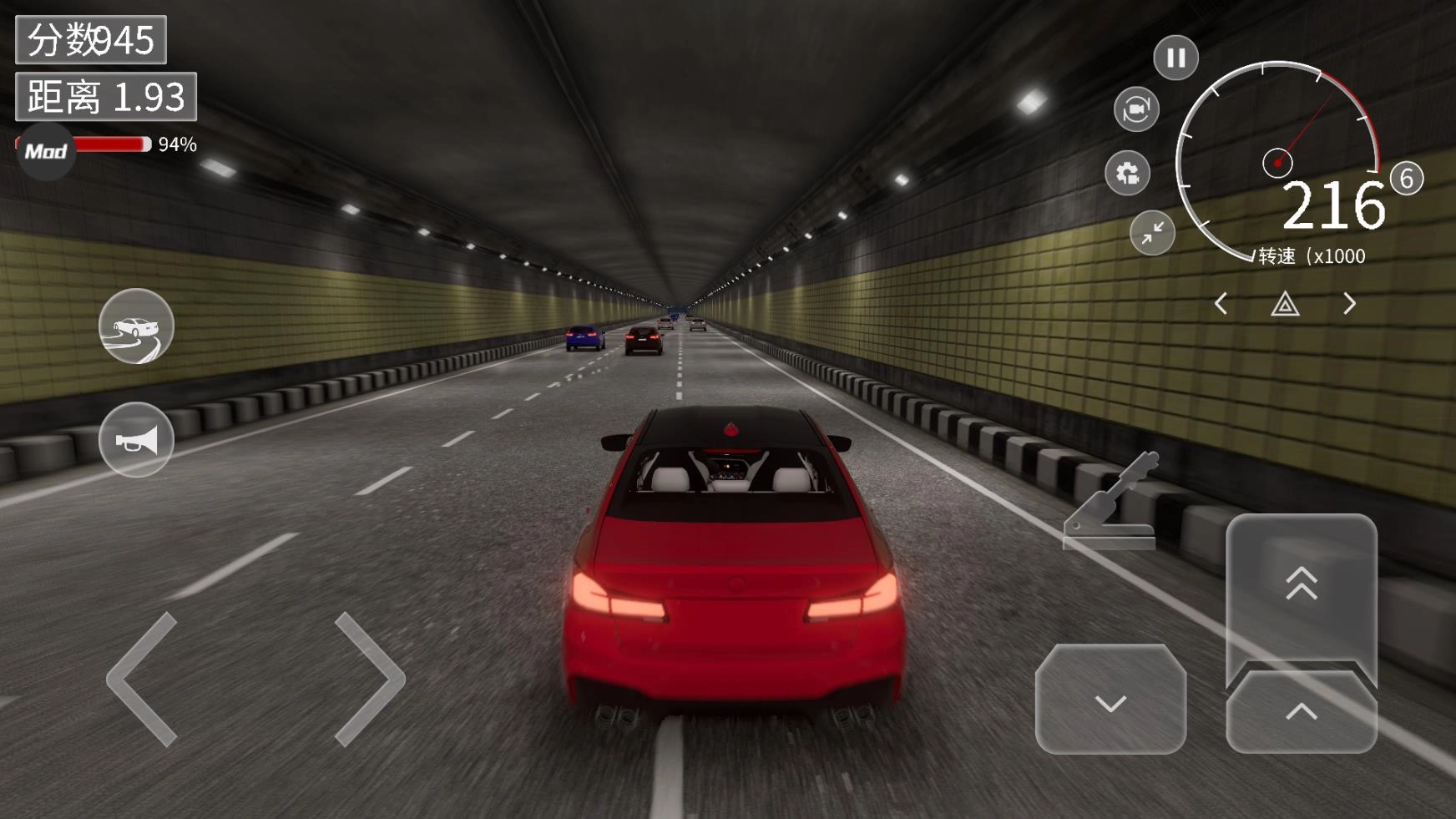The width and height of the screenshot is (1456, 819).
Task: Activate the right turn signal
Action: 1349,304
